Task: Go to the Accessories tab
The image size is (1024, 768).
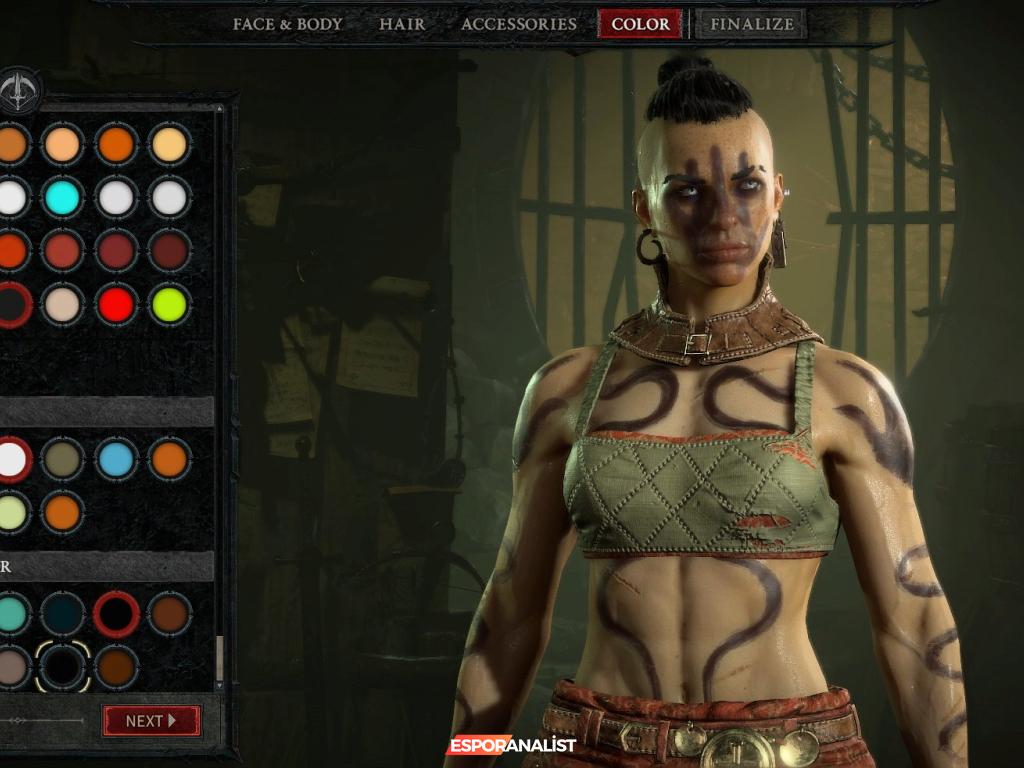Action: [518, 24]
